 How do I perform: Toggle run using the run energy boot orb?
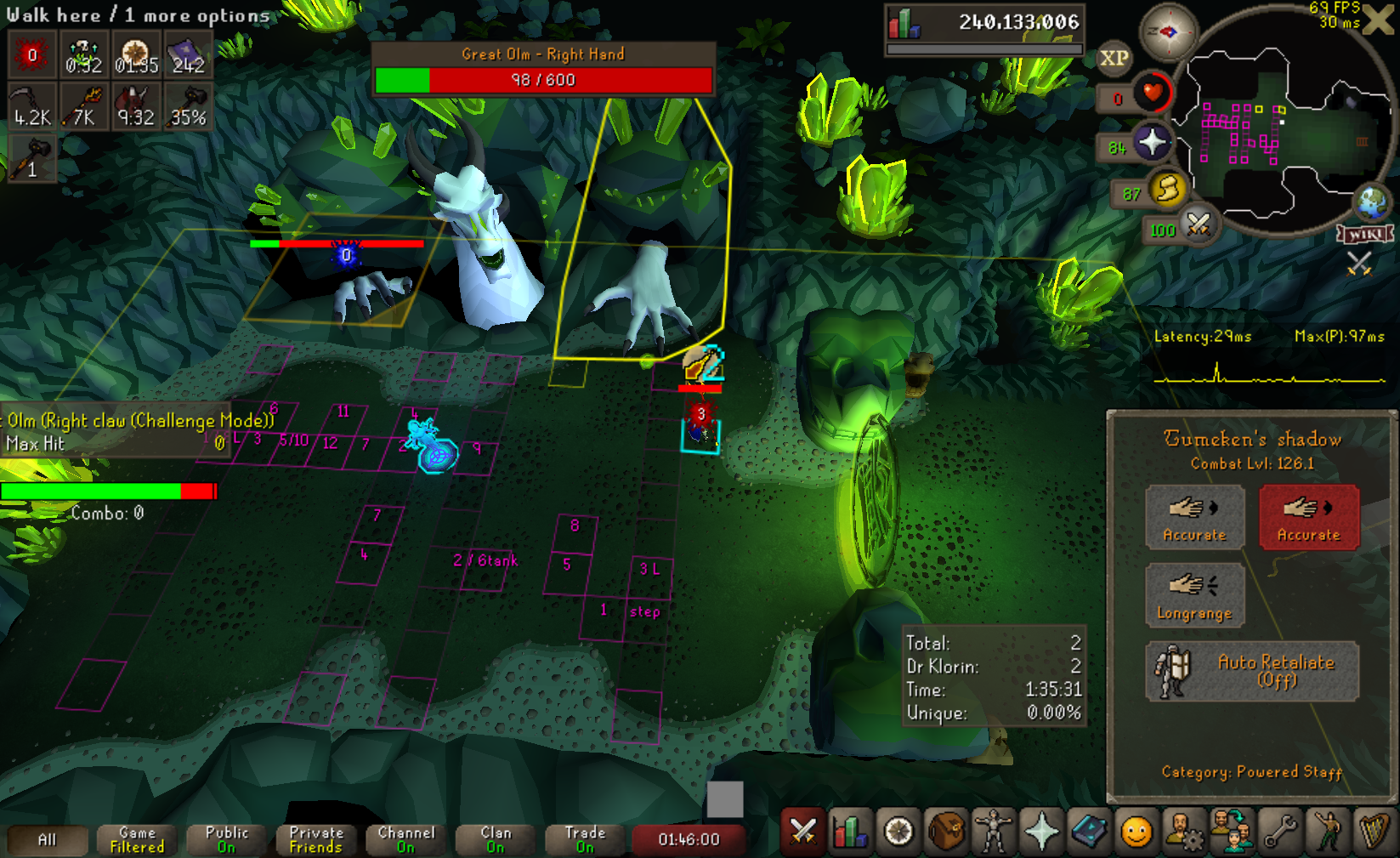tap(1168, 189)
